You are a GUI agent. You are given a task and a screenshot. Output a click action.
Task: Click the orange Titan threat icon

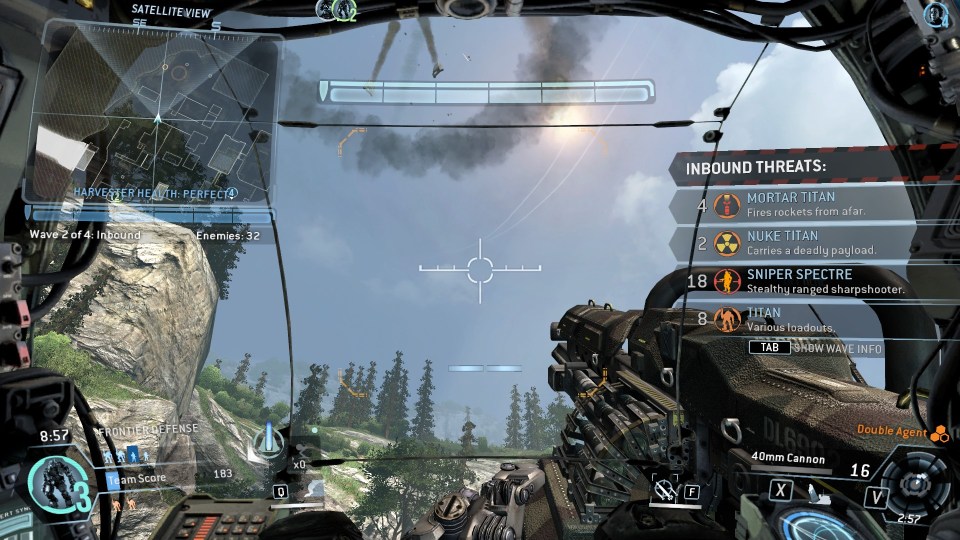pos(727,320)
